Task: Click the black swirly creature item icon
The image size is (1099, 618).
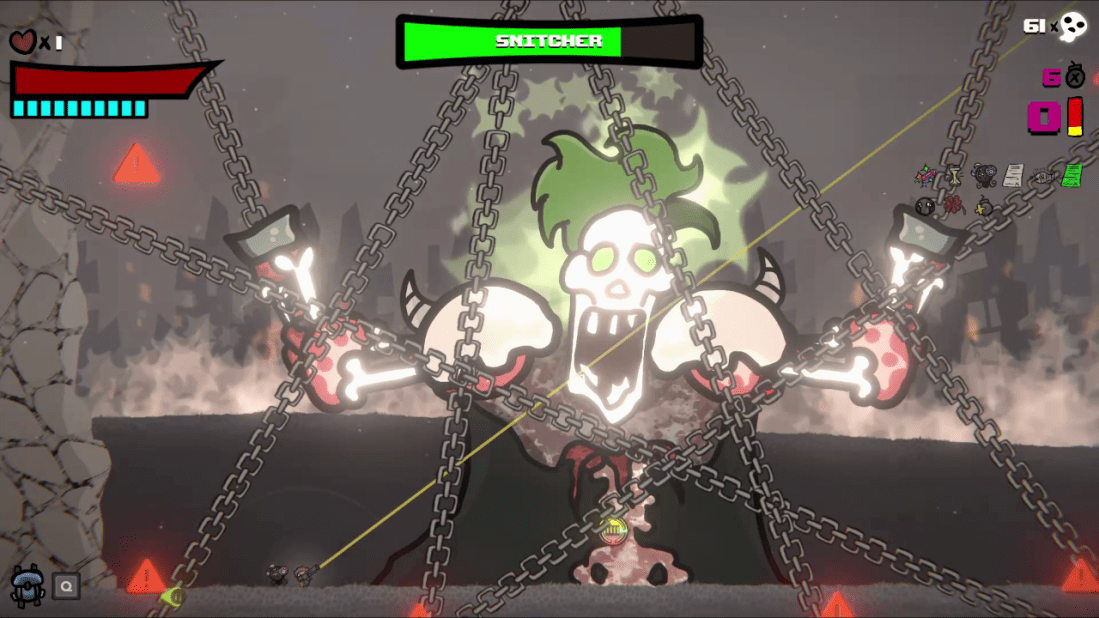Action: point(984,176)
